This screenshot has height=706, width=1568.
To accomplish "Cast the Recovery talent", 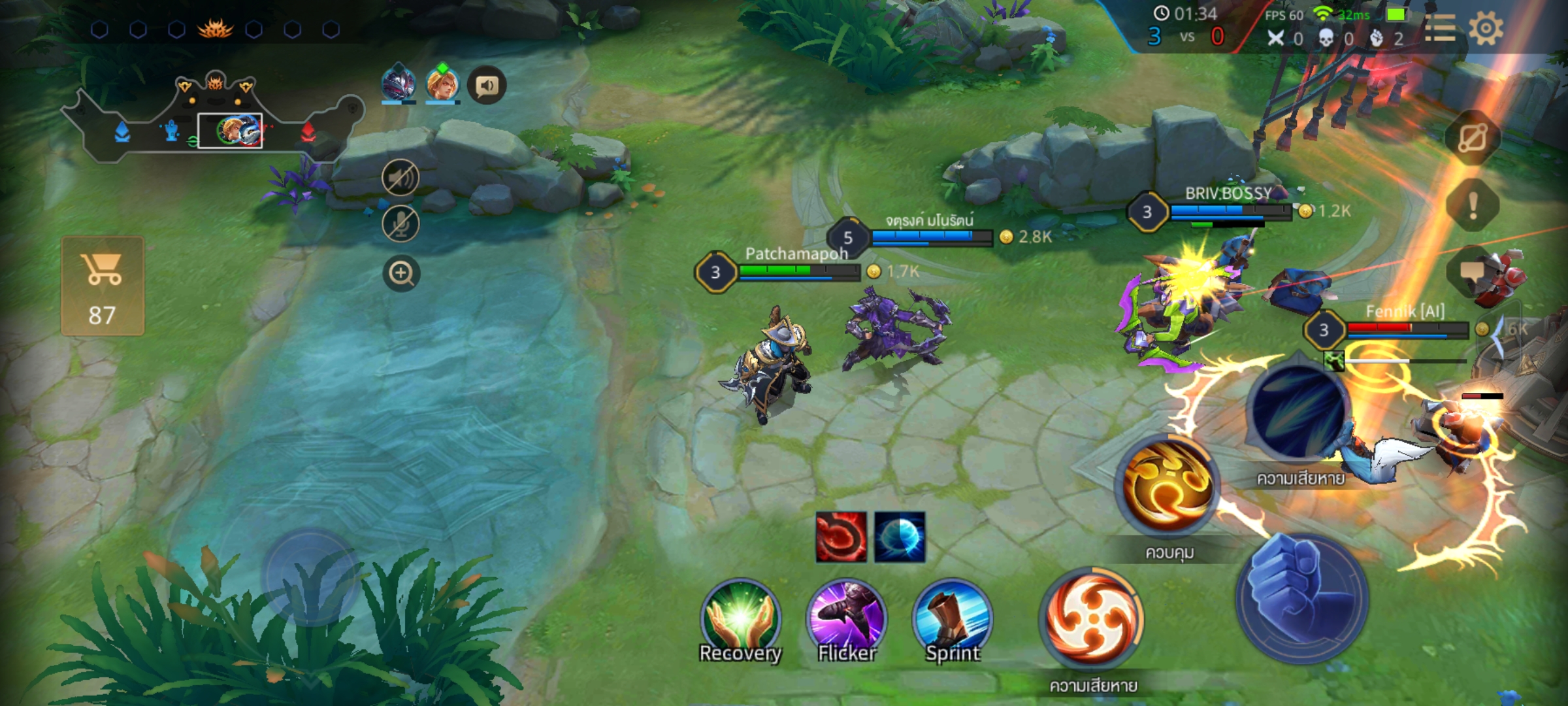I will pyautogui.click(x=740, y=618).
